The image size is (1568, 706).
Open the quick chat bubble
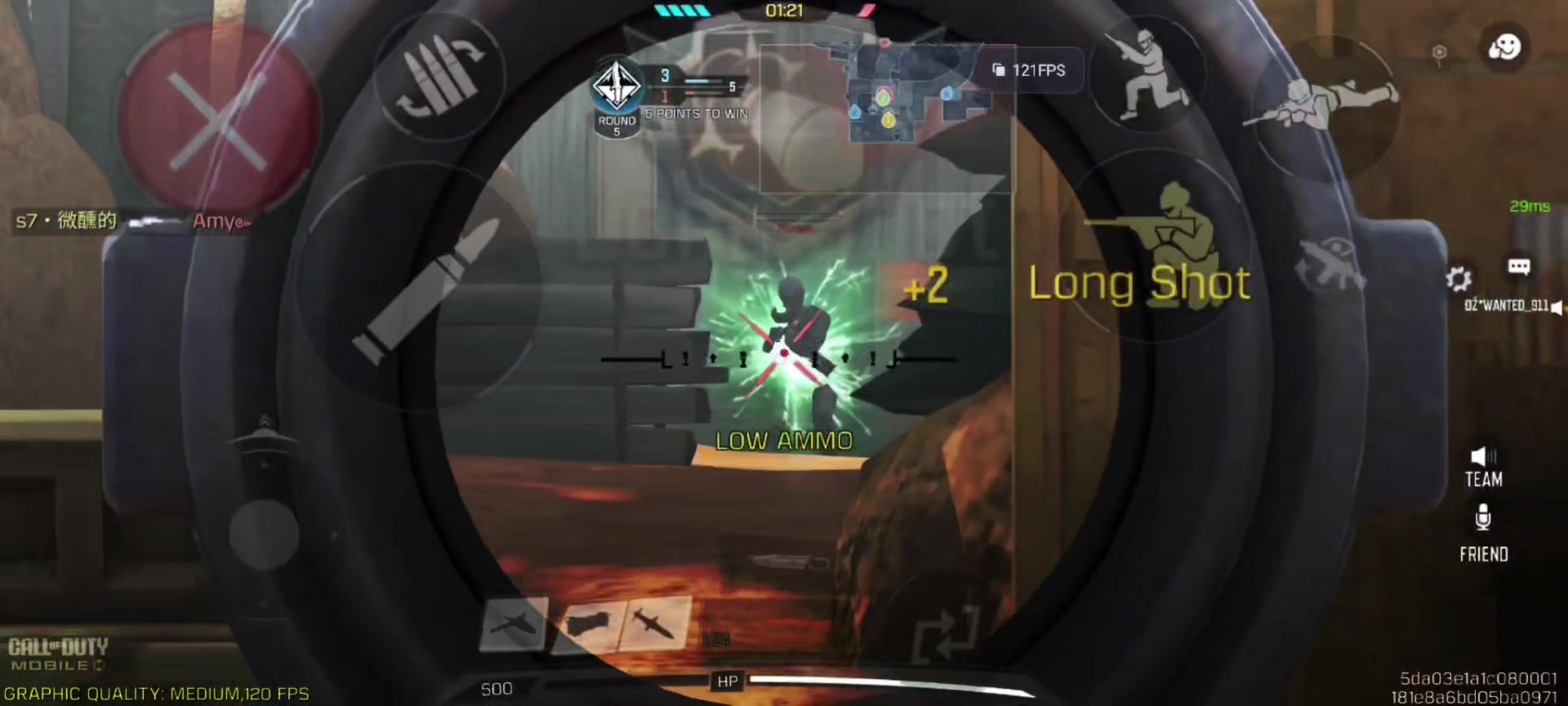tap(1518, 266)
